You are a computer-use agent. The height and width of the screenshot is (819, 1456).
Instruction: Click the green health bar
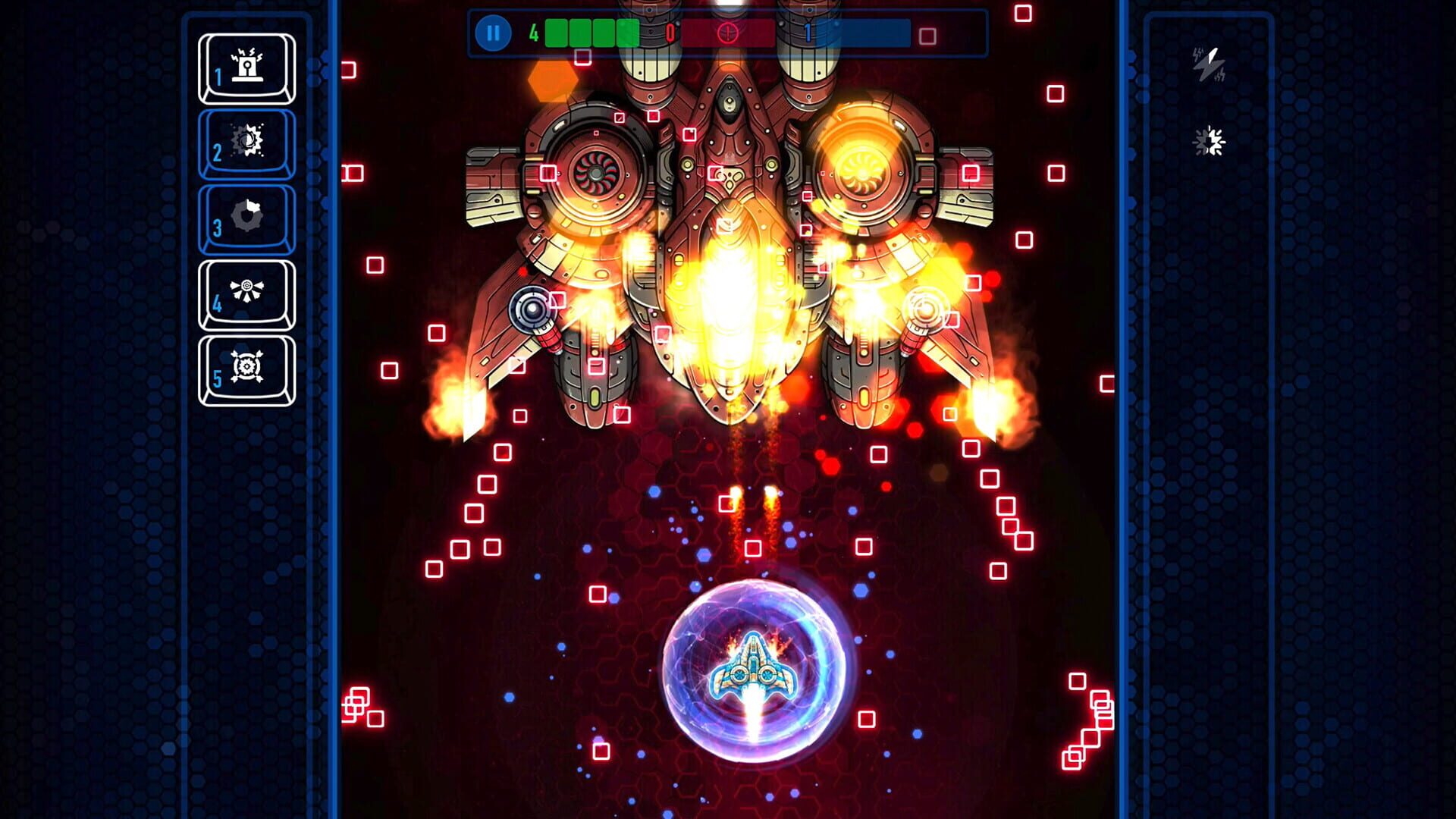pos(591,32)
